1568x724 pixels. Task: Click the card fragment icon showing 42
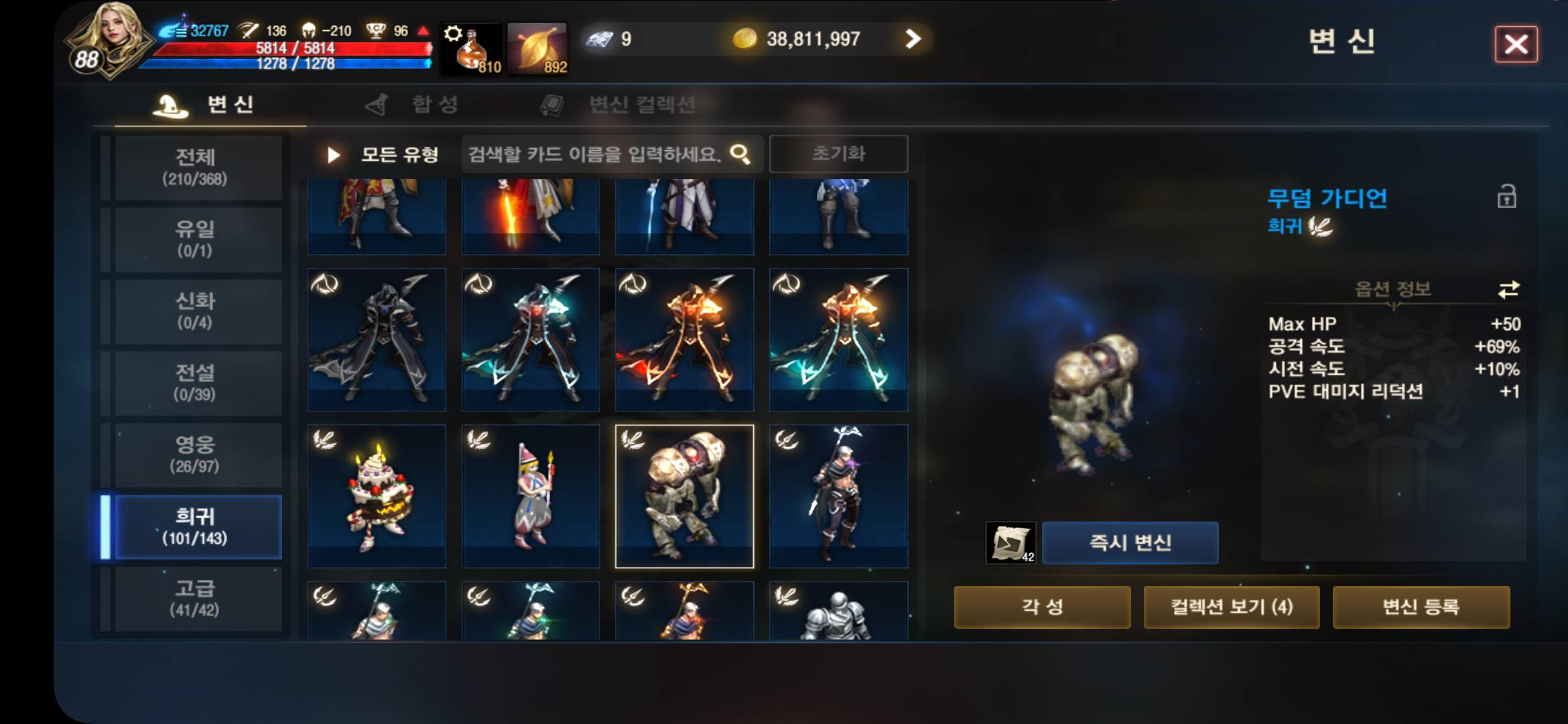pyautogui.click(x=1012, y=543)
